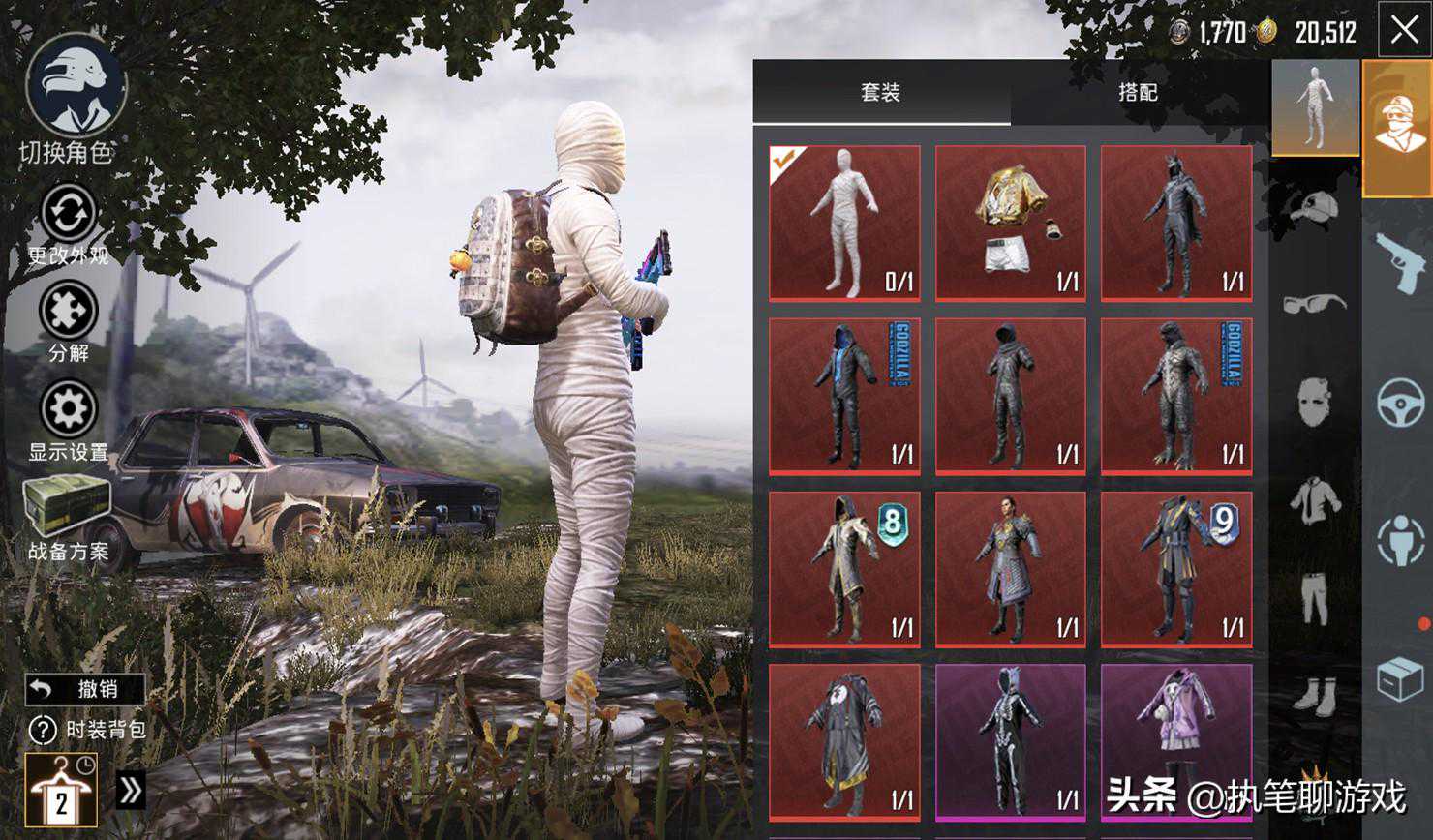Select the 套装 tab
The height and width of the screenshot is (840, 1433).
880,92
